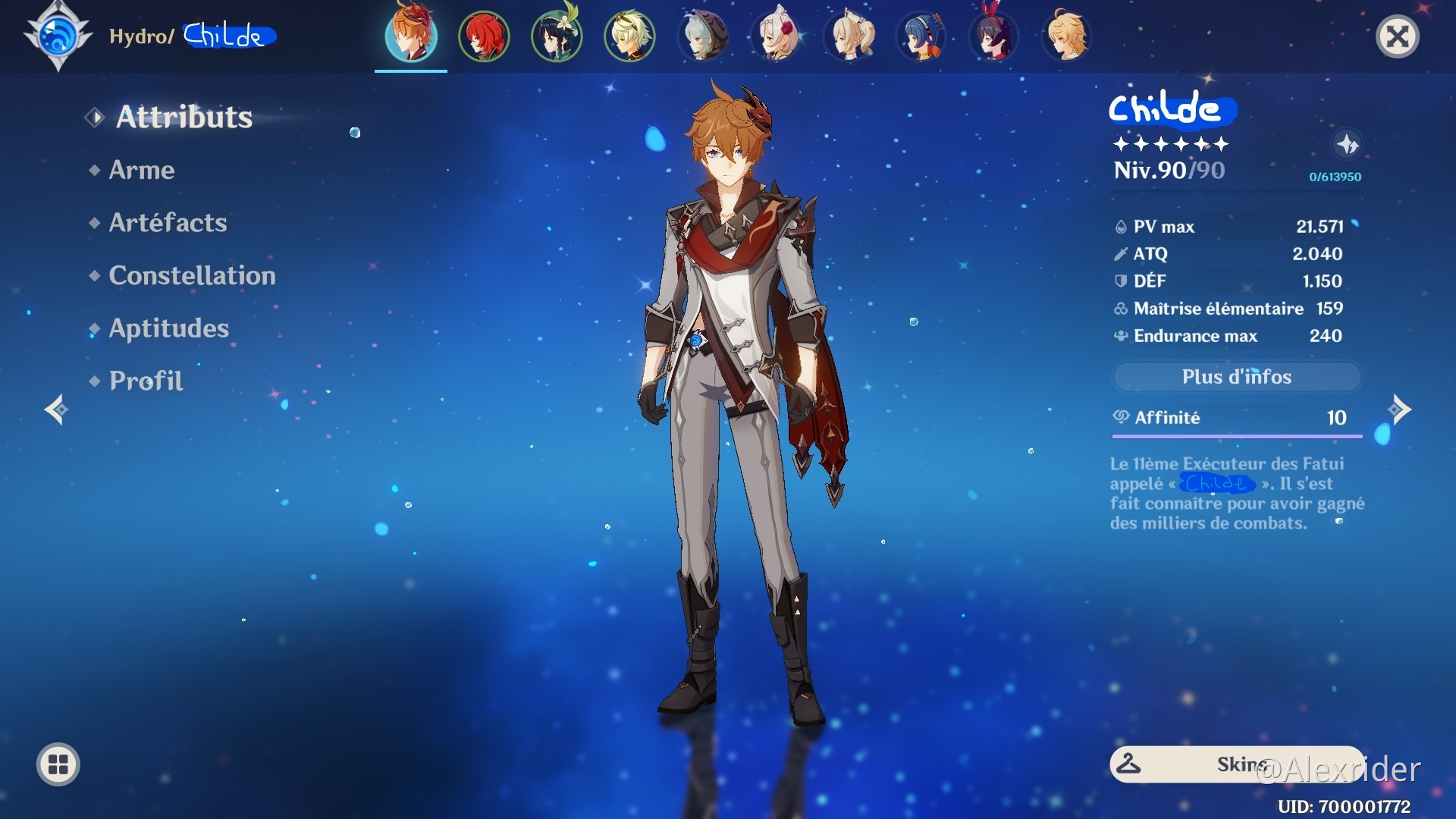This screenshot has width=1456, height=819.
Task: Open the Skins wardrobe button
Action: click(1236, 764)
